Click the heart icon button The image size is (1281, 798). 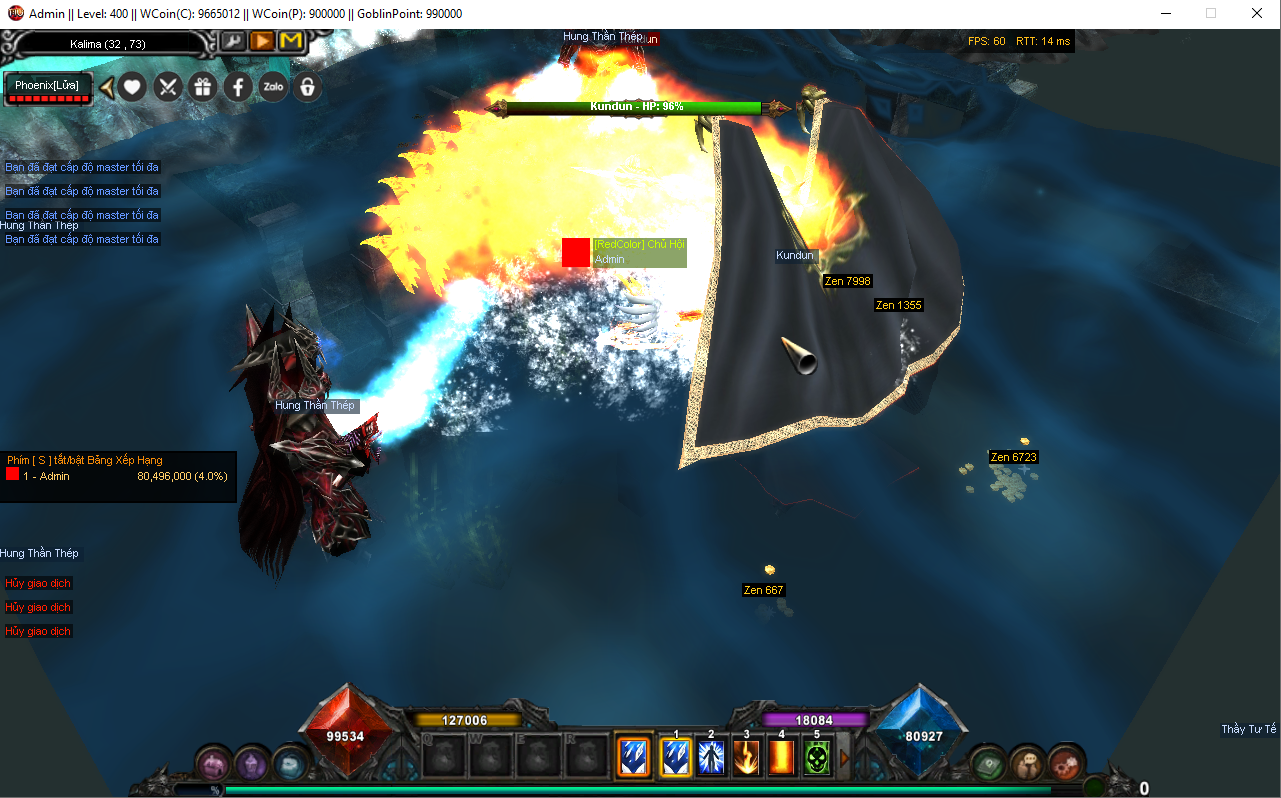tap(132, 87)
